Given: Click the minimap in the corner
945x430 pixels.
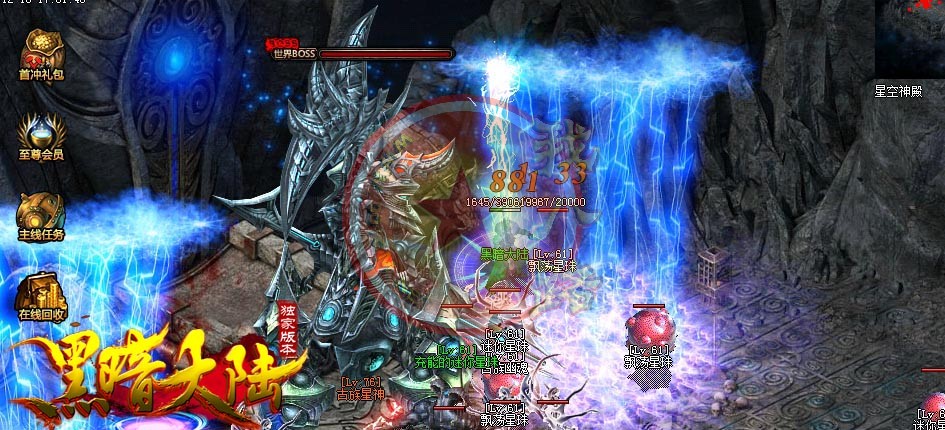Looking at the screenshot, I should 909,38.
